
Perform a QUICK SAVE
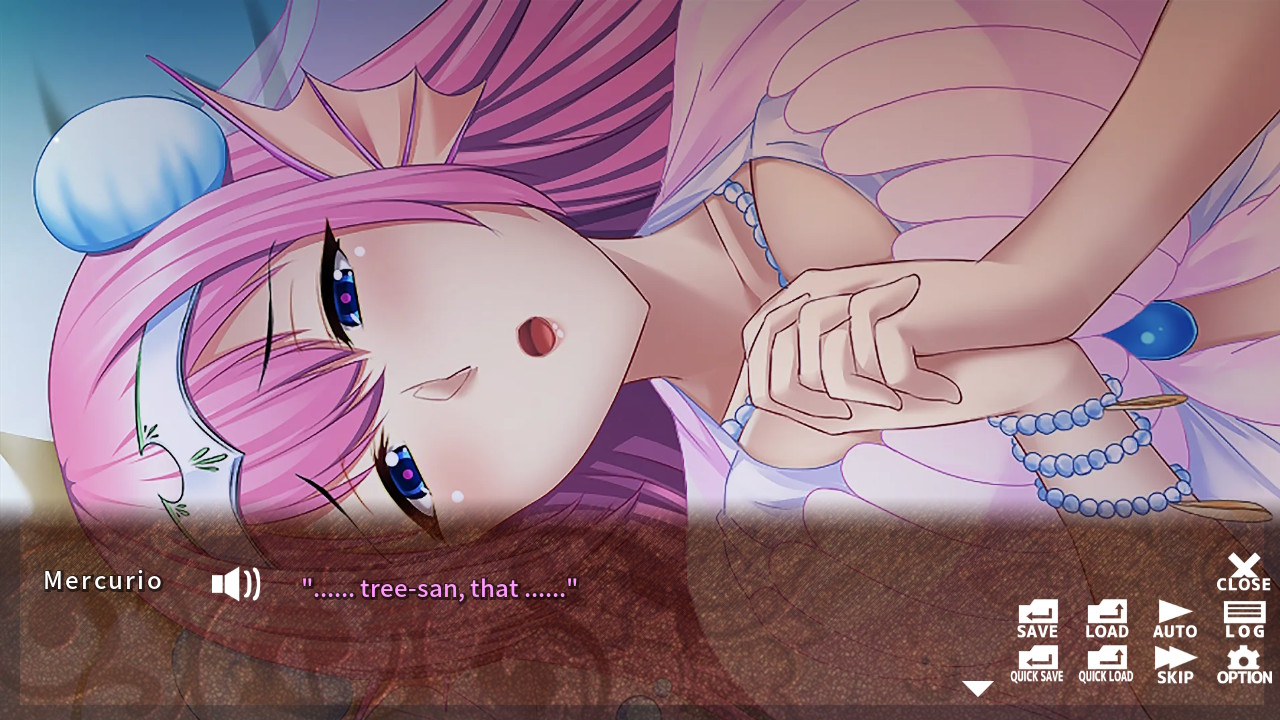pos(1037,663)
